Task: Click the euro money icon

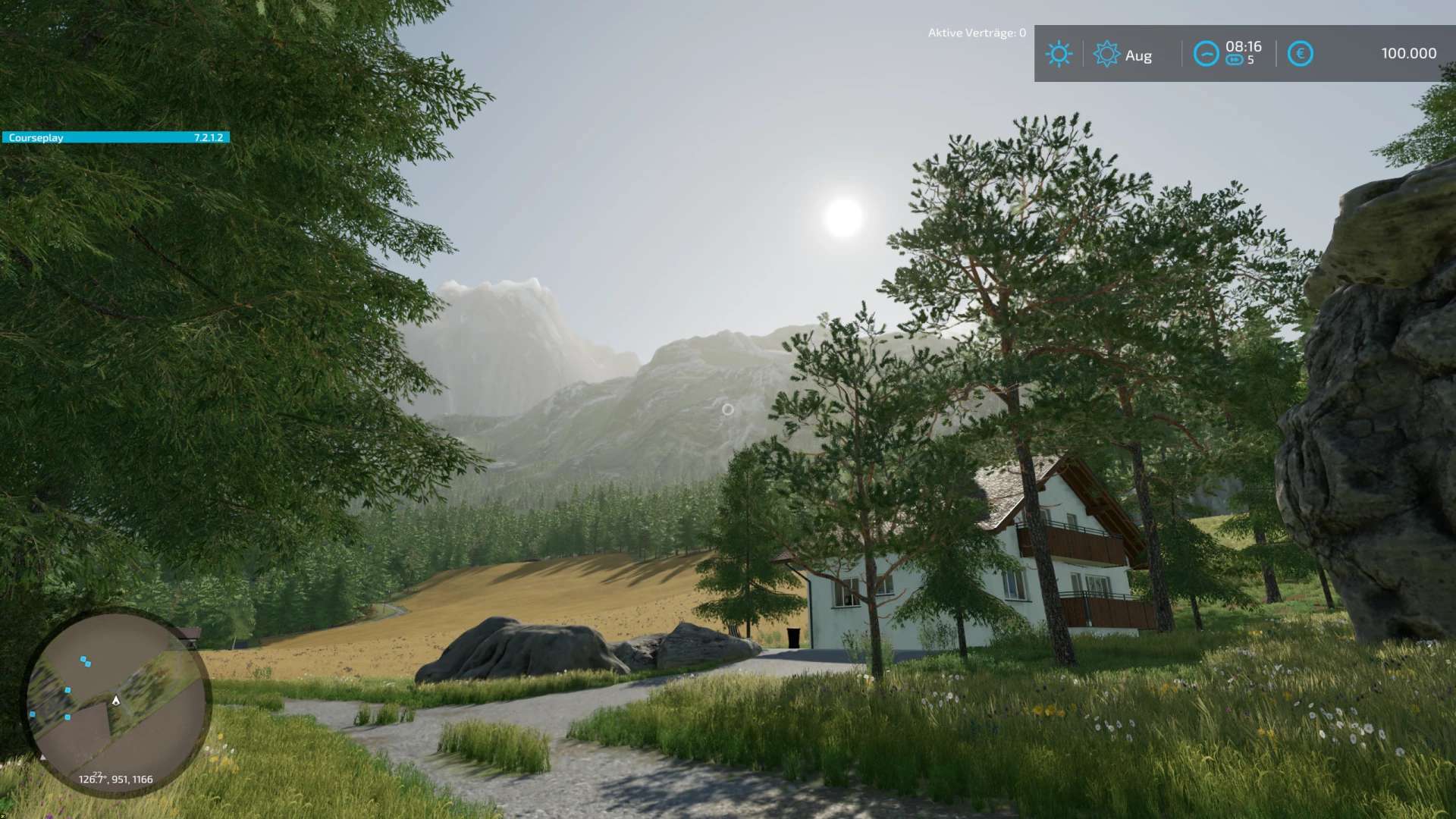Action: tap(1300, 54)
